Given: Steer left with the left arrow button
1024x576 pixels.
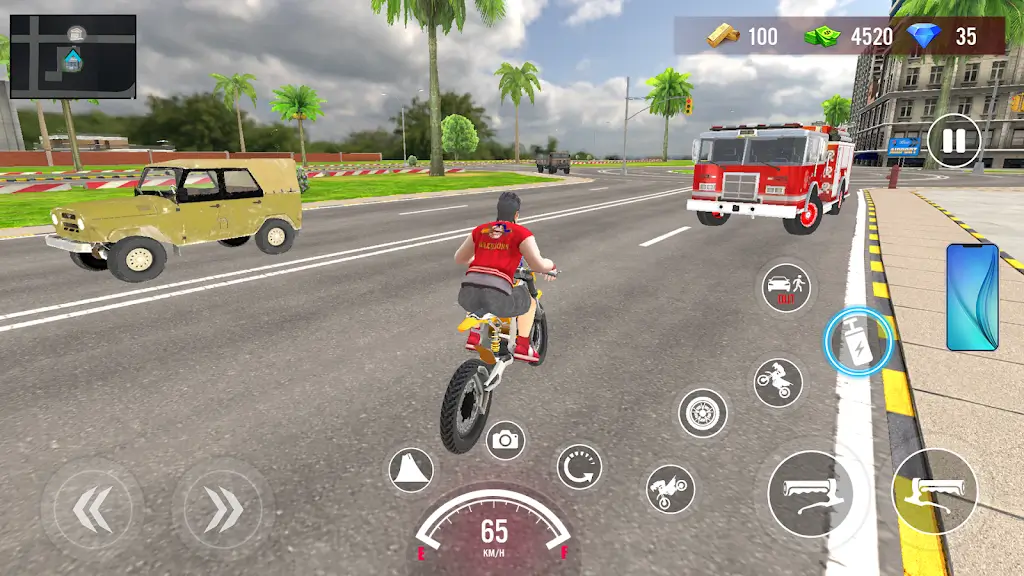Looking at the screenshot, I should [x=92, y=509].
